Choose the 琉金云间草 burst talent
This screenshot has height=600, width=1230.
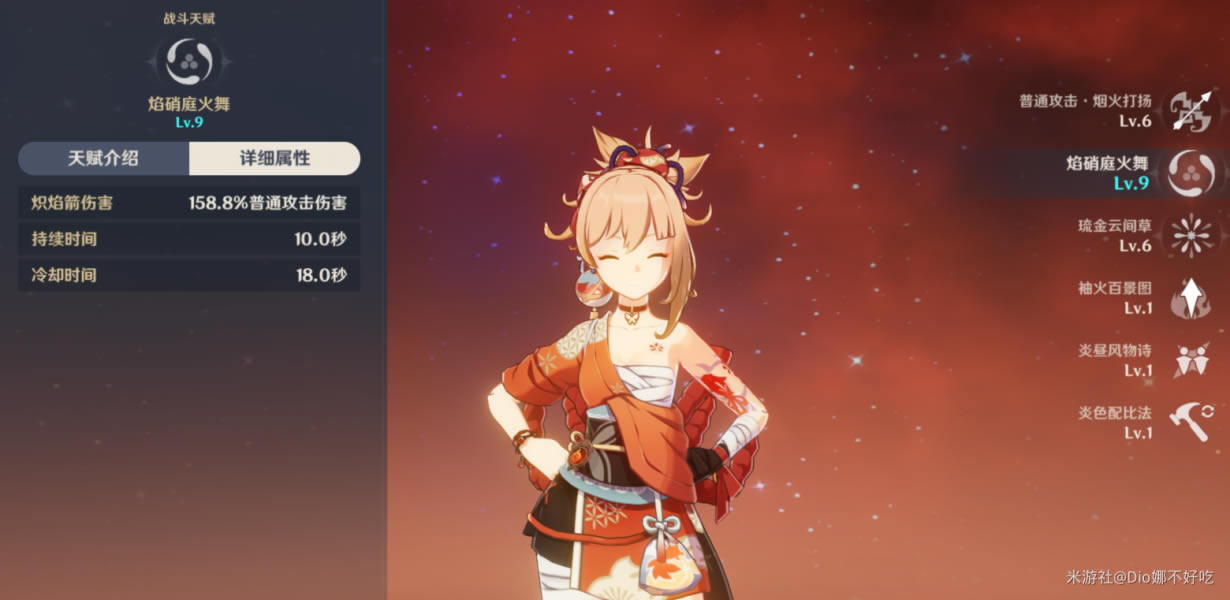click(x=1190, y=235)
